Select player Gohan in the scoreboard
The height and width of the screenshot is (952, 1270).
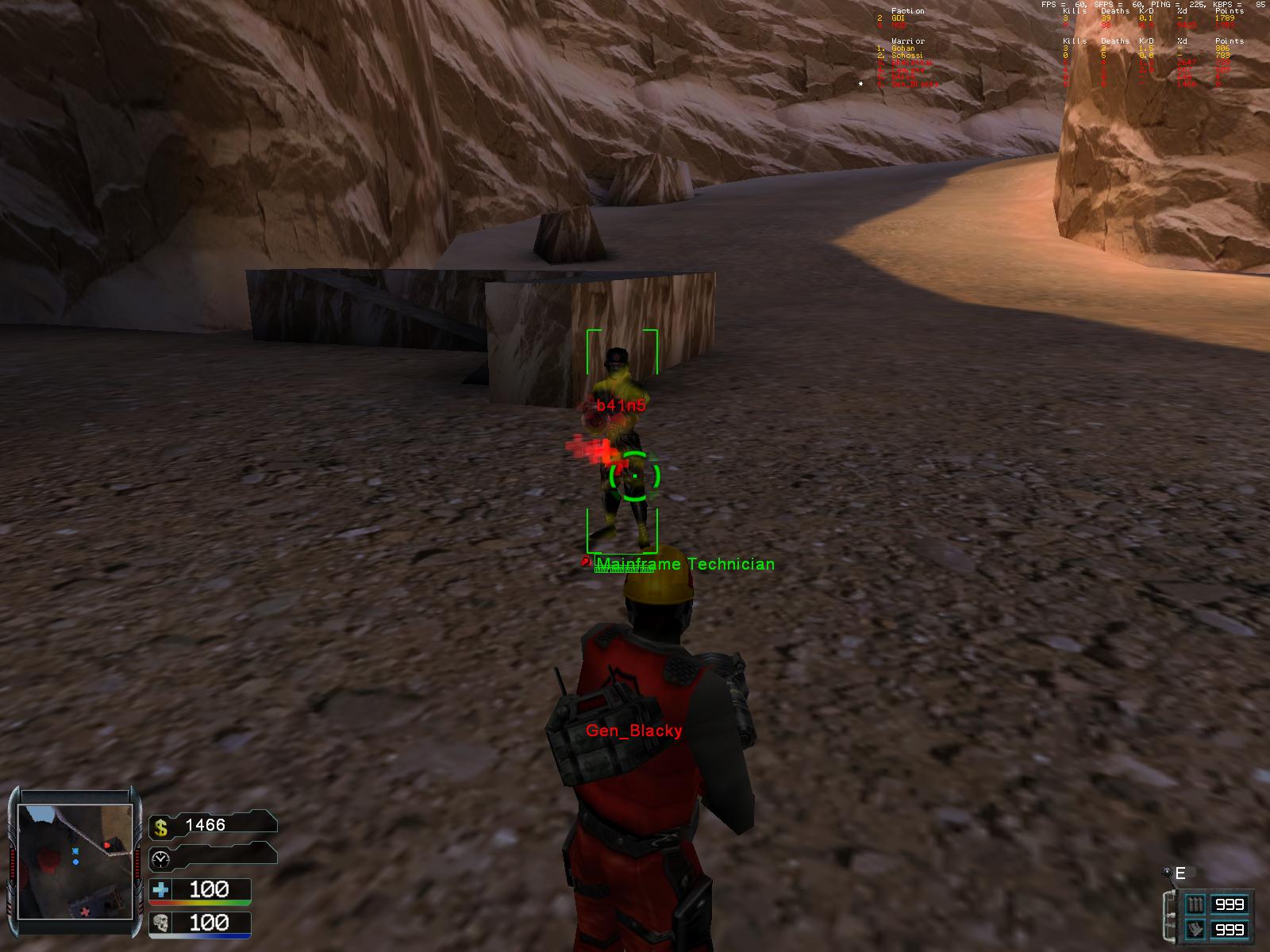click(902, 48)
